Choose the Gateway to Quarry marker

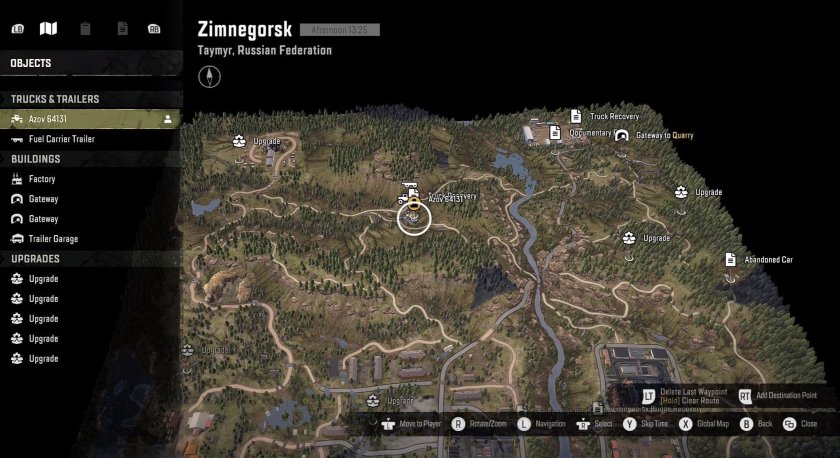point(622,135)
